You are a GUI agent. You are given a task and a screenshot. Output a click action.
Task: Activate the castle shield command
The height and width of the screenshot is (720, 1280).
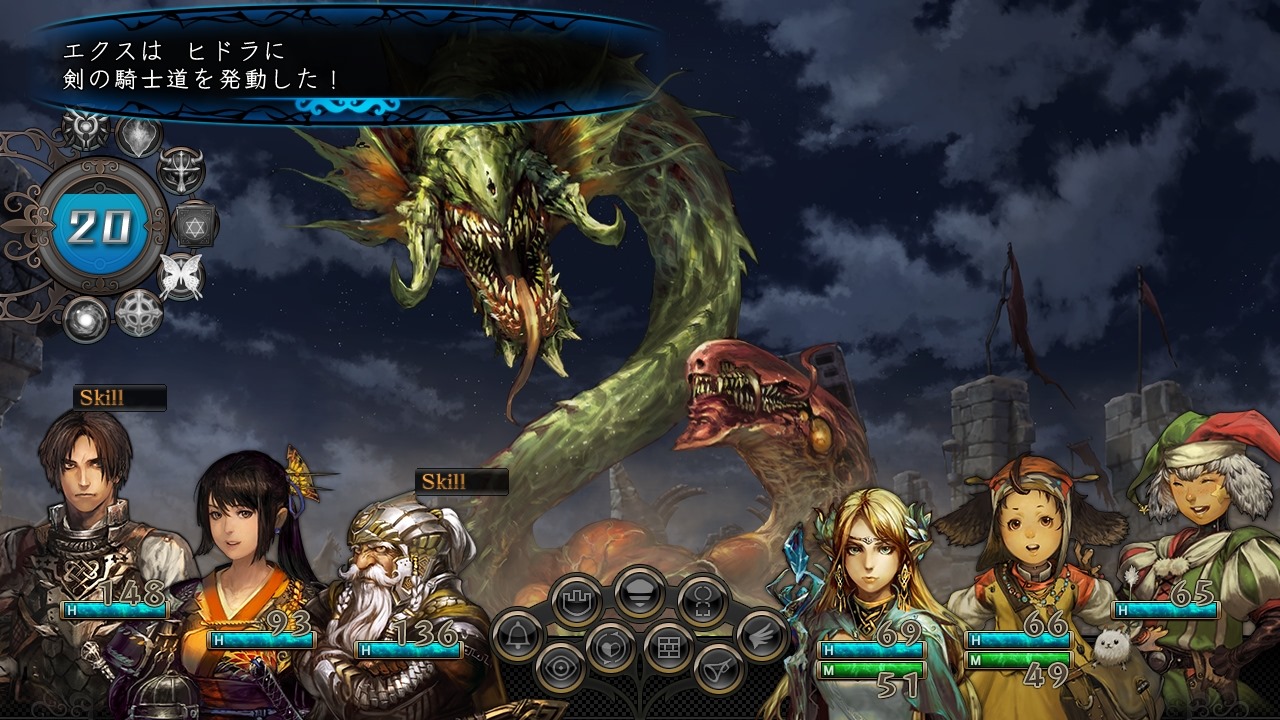pyautogui.click(x=577, y=602)
